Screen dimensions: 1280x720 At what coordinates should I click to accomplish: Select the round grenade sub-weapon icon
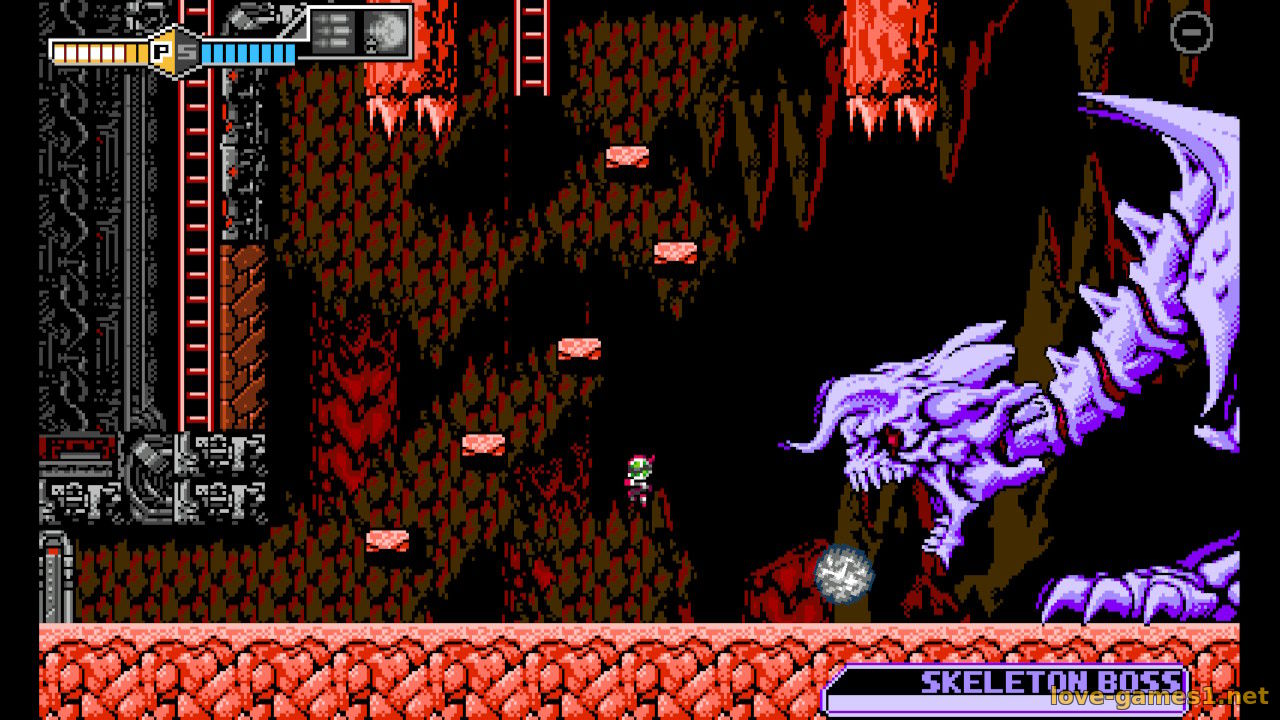(x=385, y=31)
